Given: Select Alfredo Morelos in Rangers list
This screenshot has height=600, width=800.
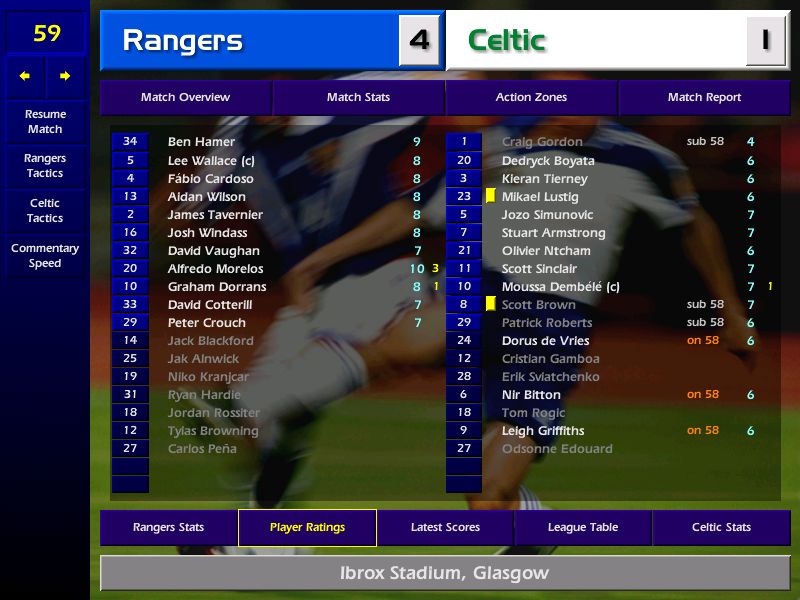Looking at the screenshot, I should coord(215,269).
